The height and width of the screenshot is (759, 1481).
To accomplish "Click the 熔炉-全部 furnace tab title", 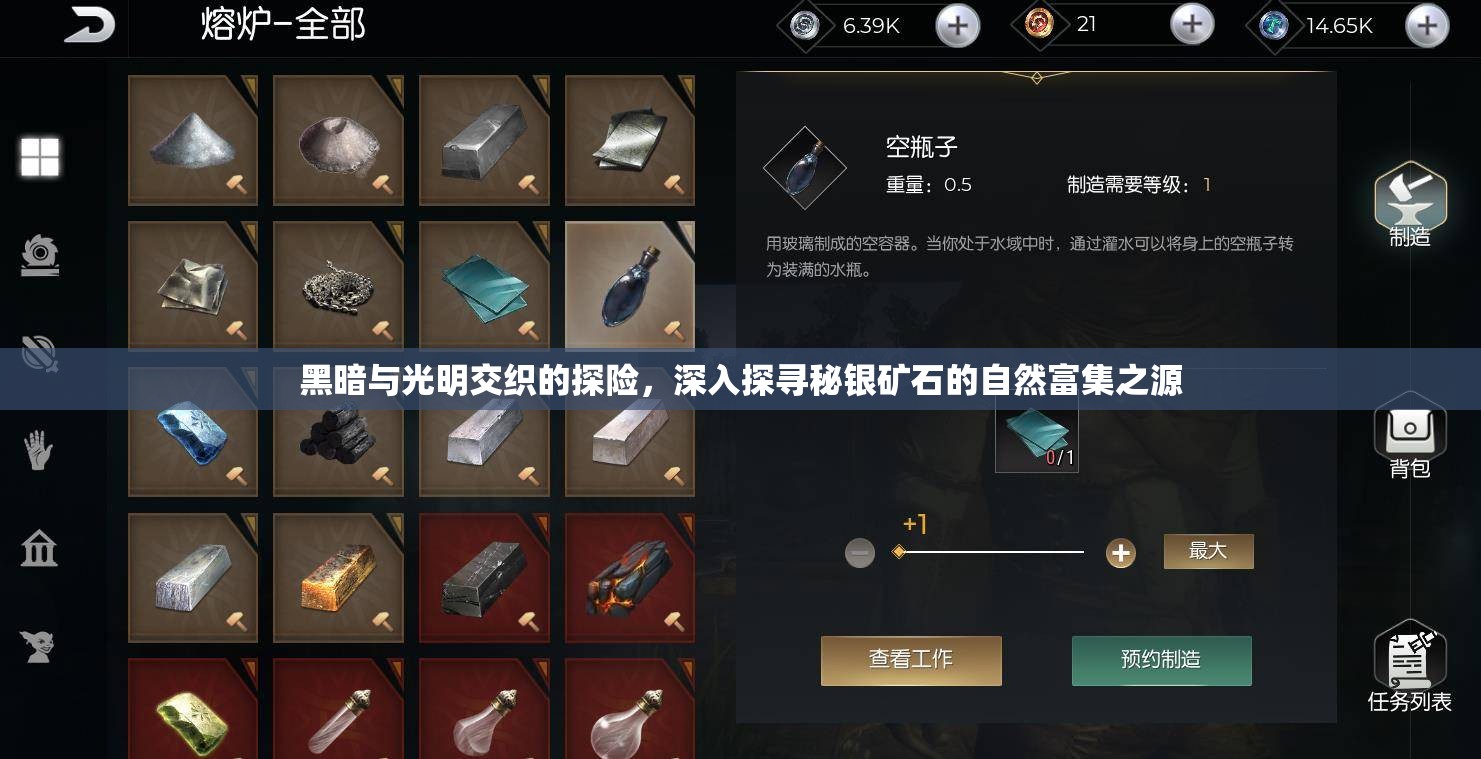I will pos(281,25).
